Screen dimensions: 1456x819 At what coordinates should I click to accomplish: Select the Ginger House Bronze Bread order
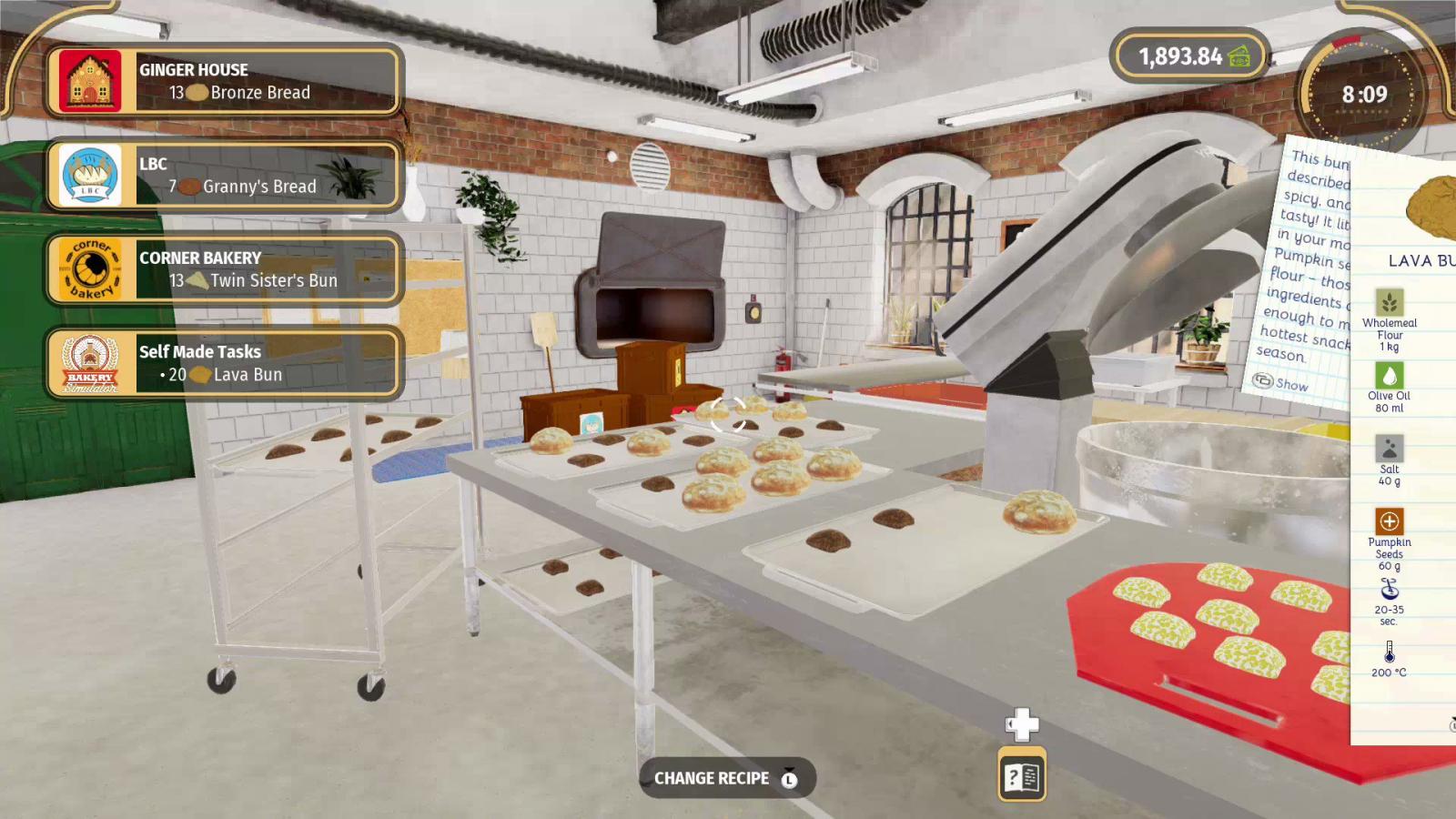(224, 81)
